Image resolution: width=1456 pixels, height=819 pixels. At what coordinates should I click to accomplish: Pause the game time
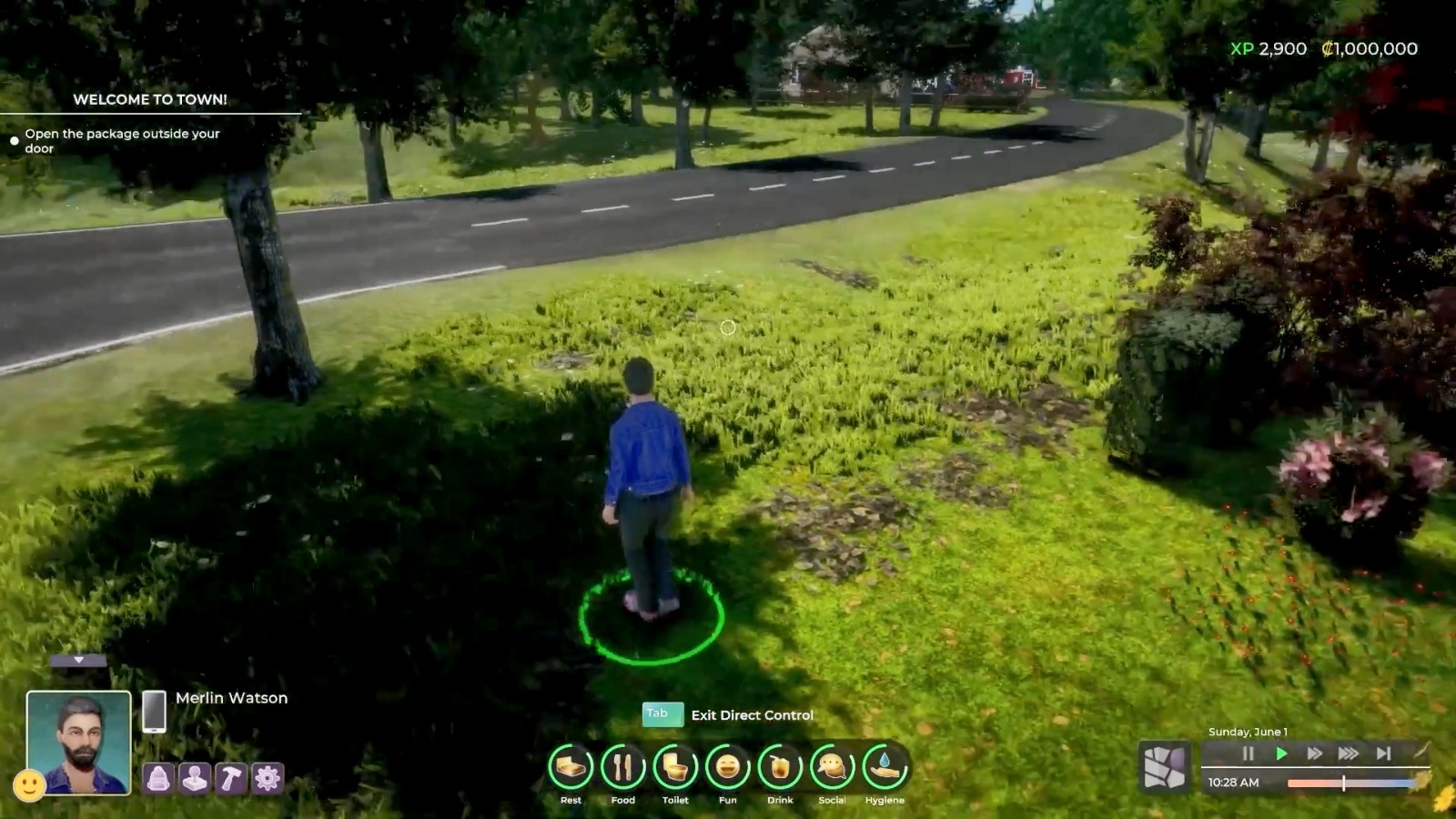(1249, 753)
